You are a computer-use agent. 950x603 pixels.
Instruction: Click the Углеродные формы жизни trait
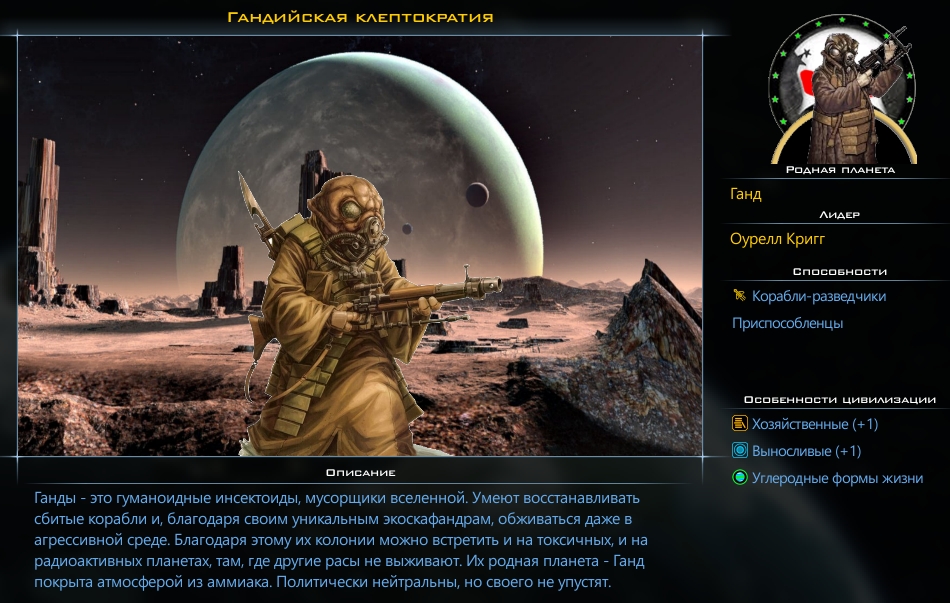[x=837, y=478]
